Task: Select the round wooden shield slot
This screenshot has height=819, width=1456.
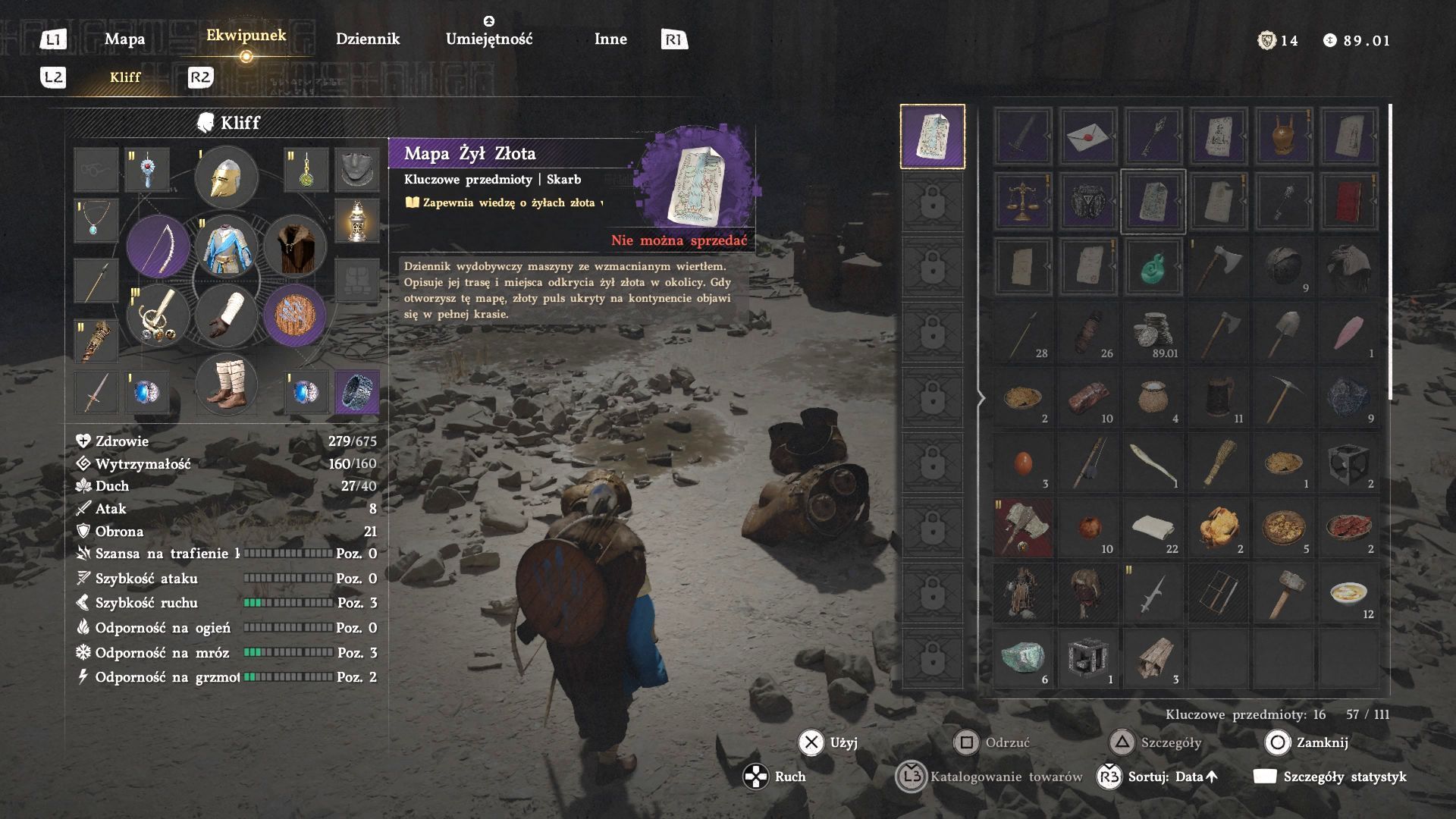Action: 295,315
